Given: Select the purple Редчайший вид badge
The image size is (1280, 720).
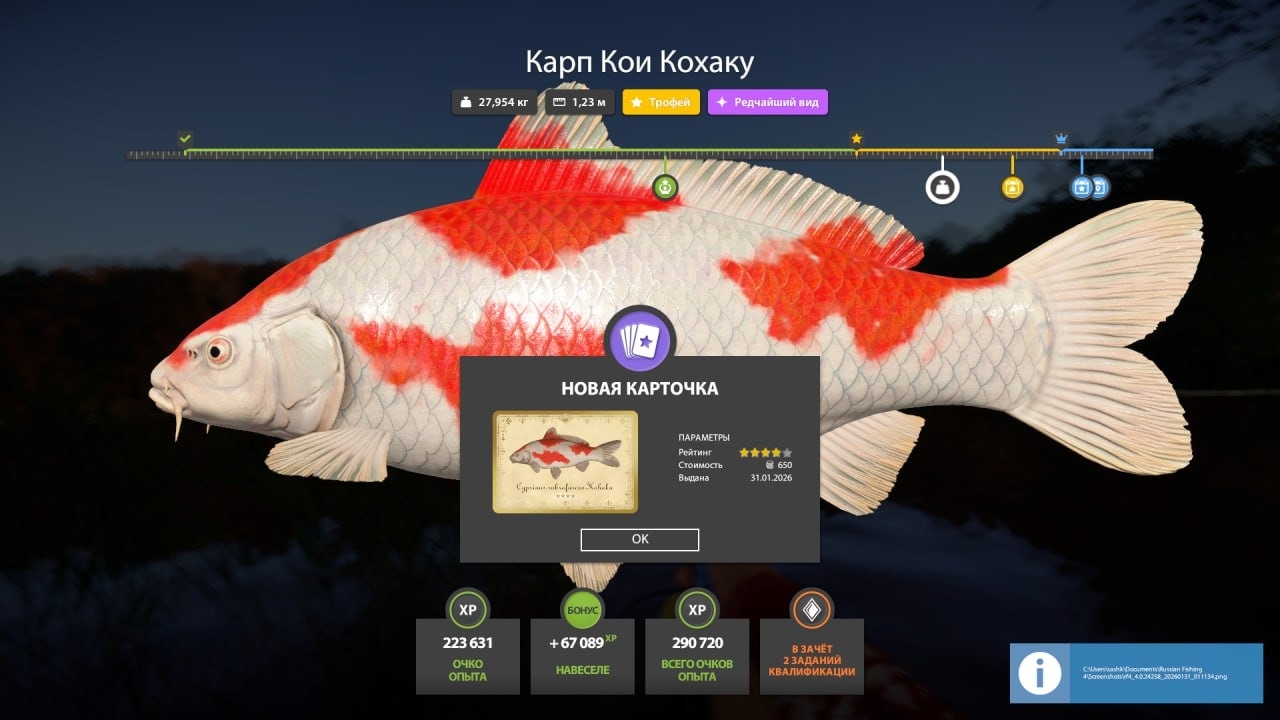Looking at the screenshot, I should 767,102.
